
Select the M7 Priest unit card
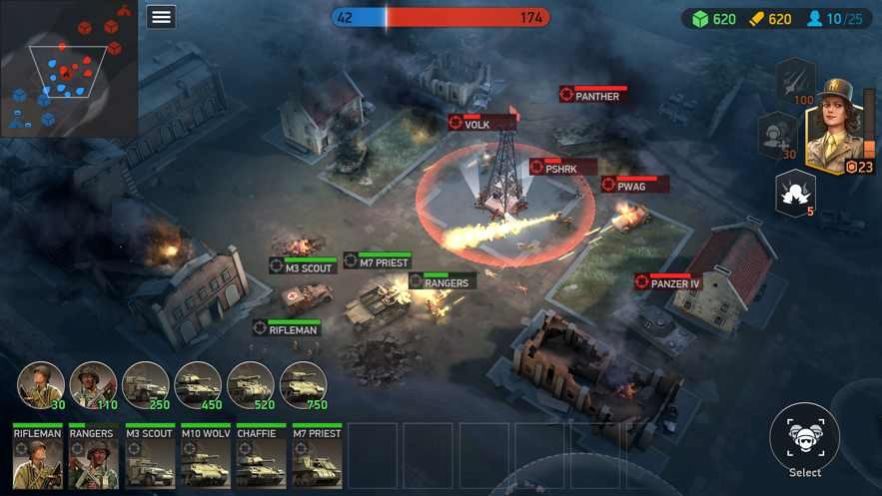(x=317, y=457)
